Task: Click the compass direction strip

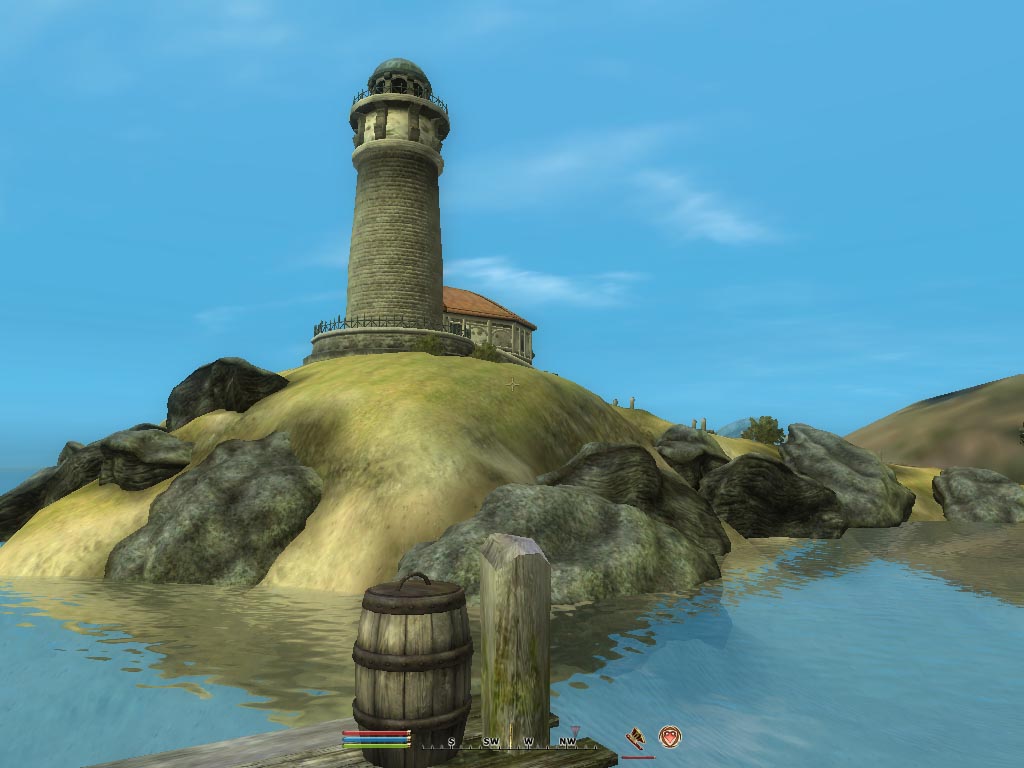Action: [x=510, y=742]
